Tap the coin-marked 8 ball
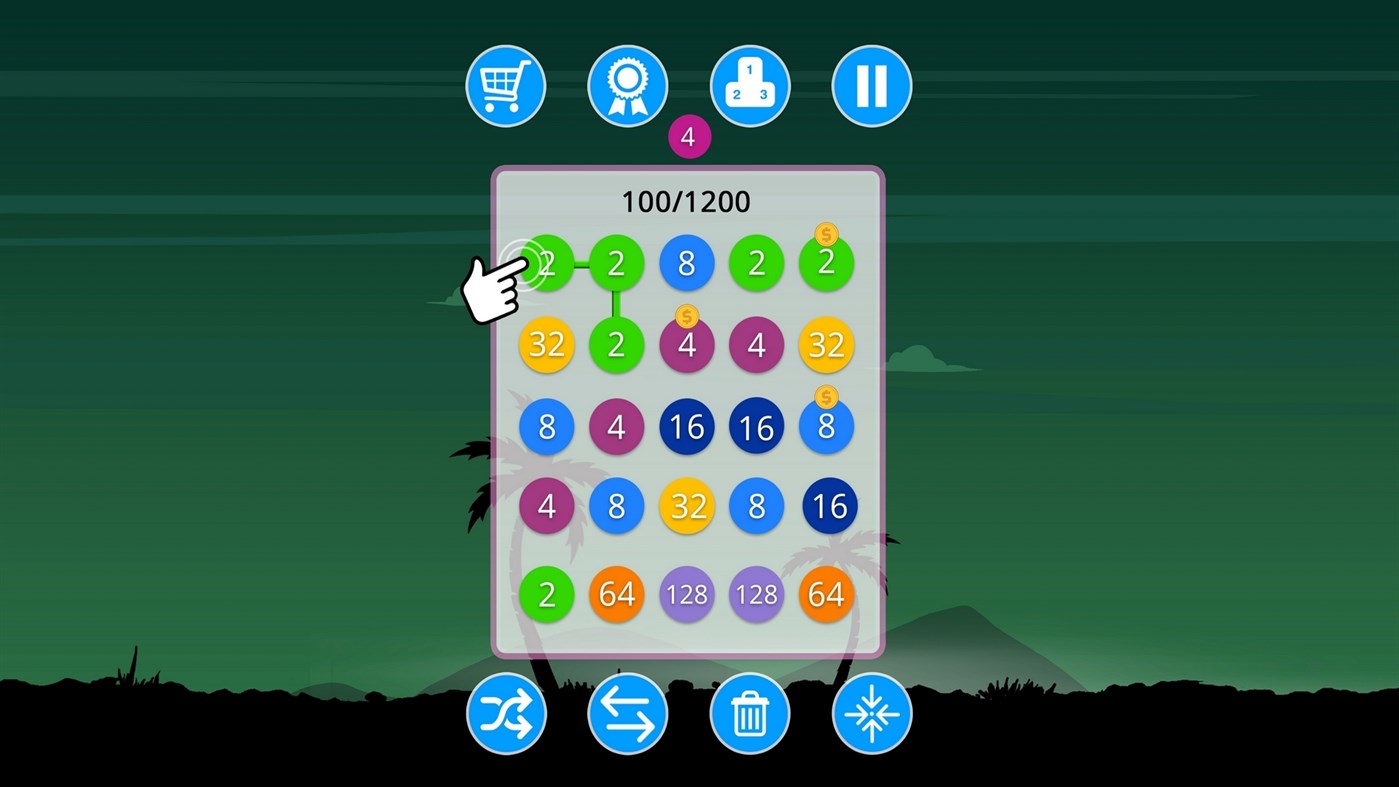 click(x=826, y=426)
